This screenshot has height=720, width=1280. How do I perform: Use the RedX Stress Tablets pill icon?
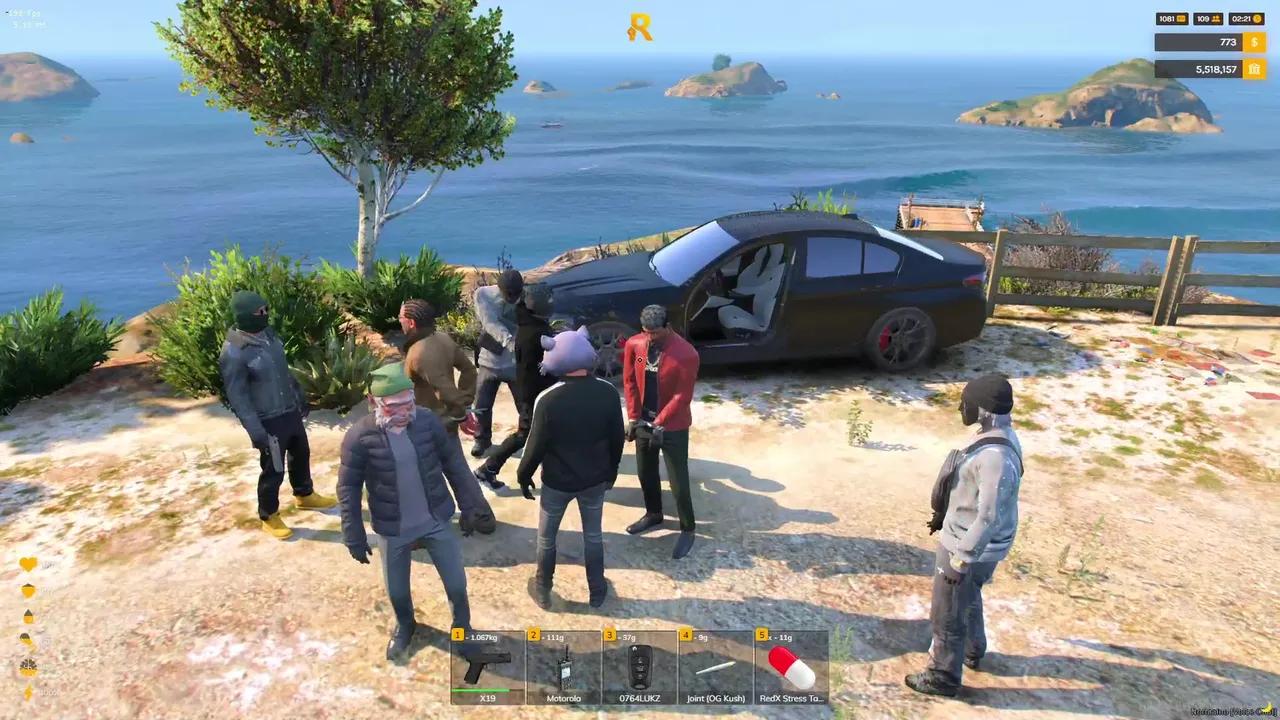[789, 665]
